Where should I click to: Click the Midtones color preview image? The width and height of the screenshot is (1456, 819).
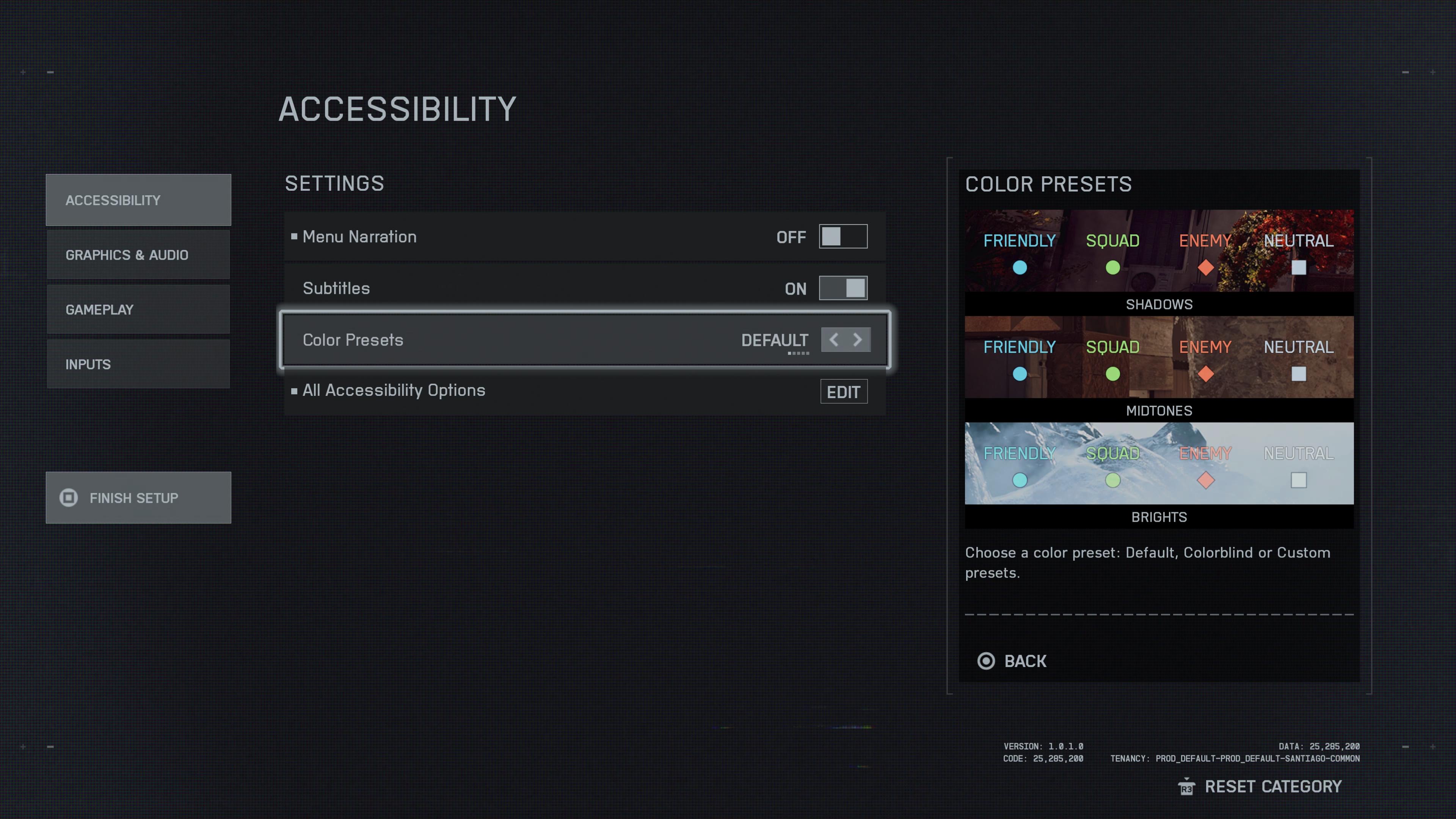click(1159, 357)
